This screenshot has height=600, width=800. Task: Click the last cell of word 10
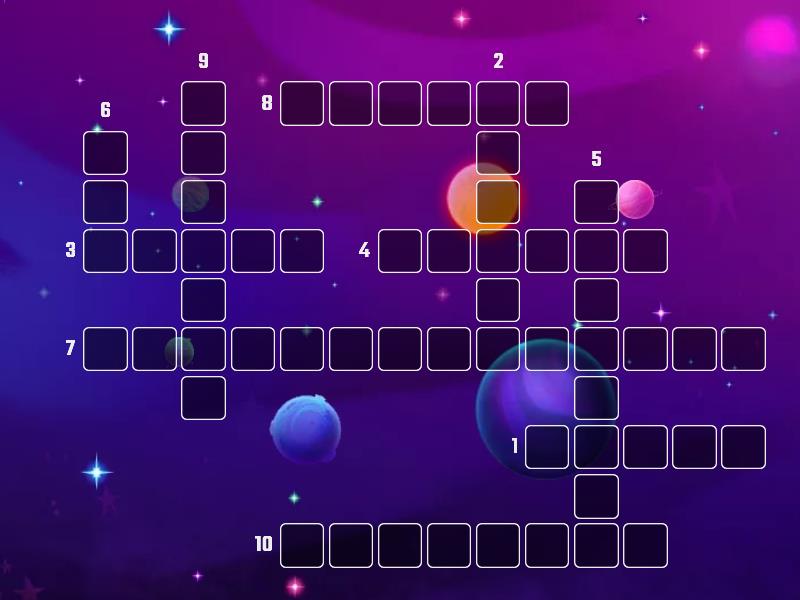point(645,544)
